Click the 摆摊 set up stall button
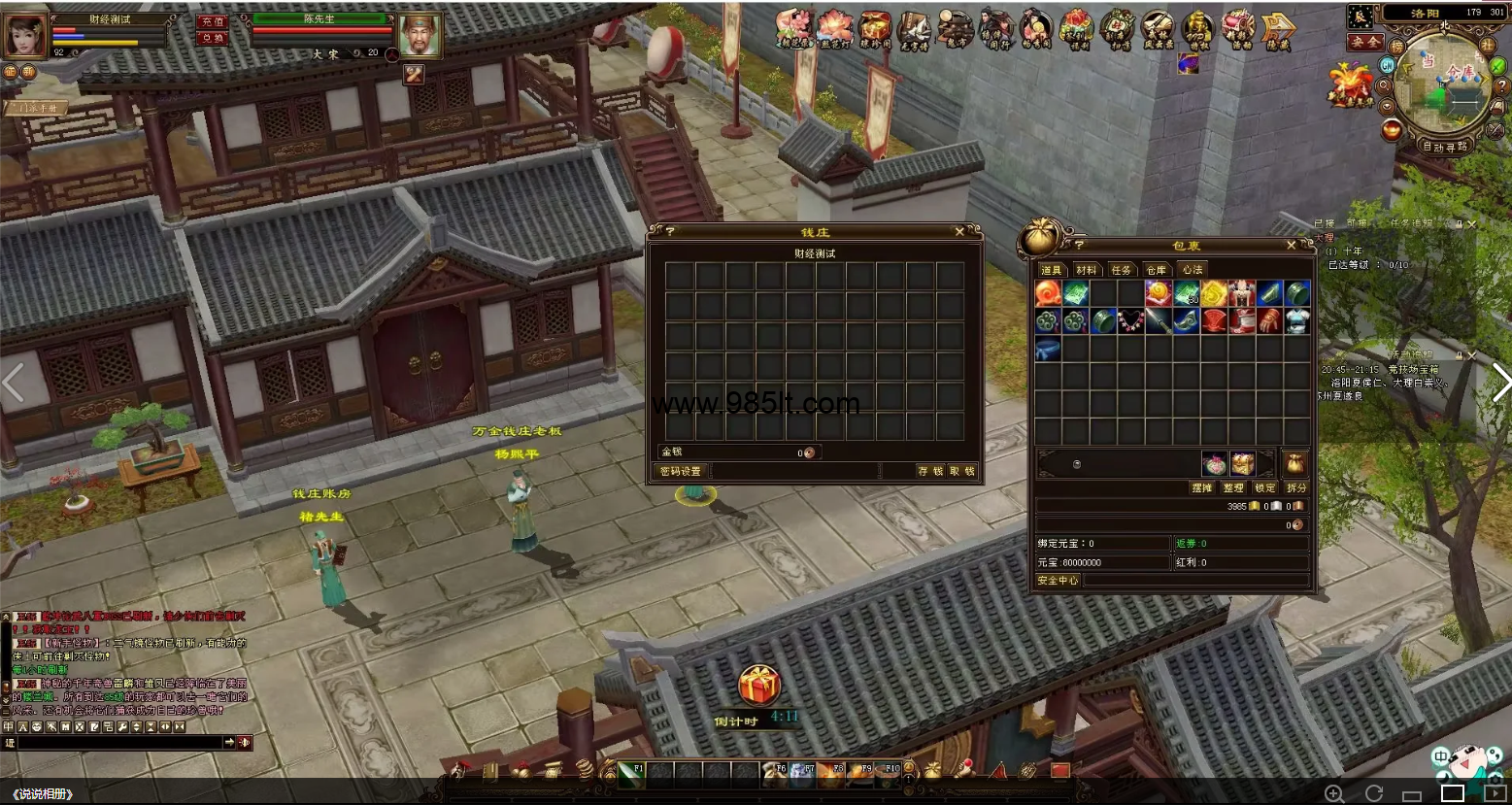The image size is (1512, 805). 1202,487
